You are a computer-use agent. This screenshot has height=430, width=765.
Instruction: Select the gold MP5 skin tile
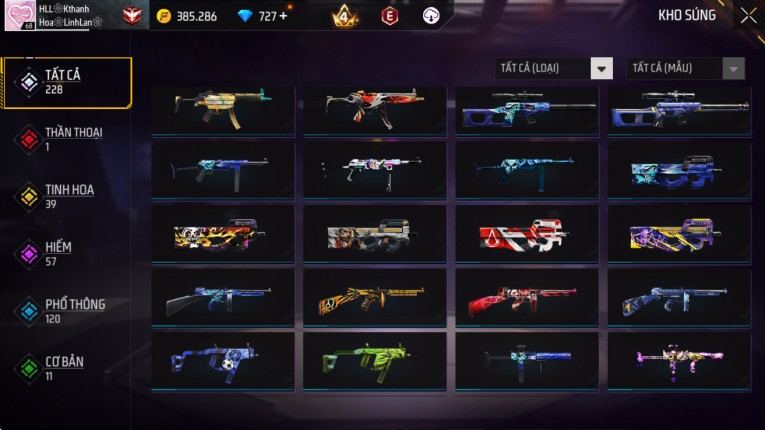click(223, 110)
